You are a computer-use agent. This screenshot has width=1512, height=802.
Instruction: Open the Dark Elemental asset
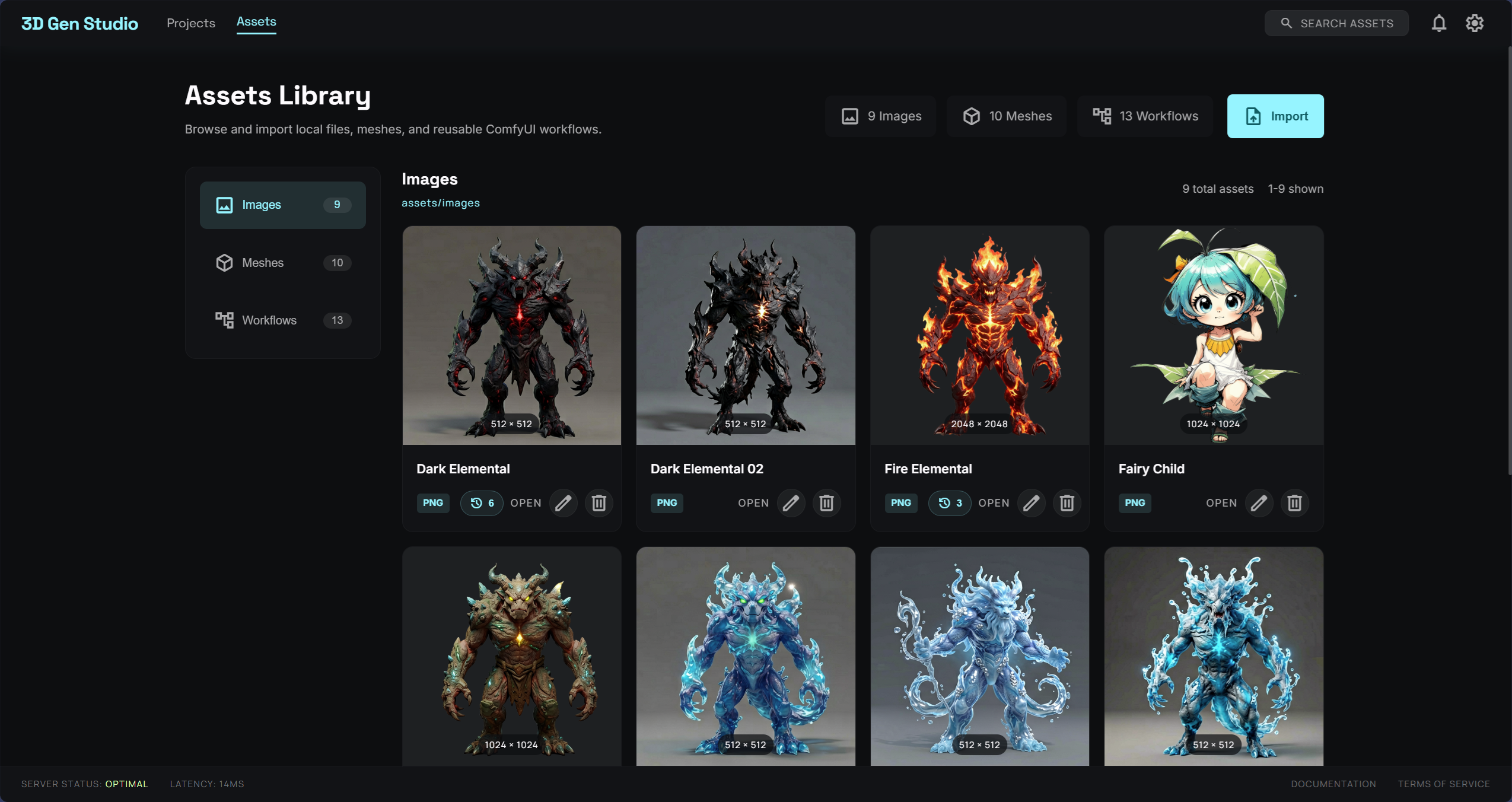tap(526, 503)
